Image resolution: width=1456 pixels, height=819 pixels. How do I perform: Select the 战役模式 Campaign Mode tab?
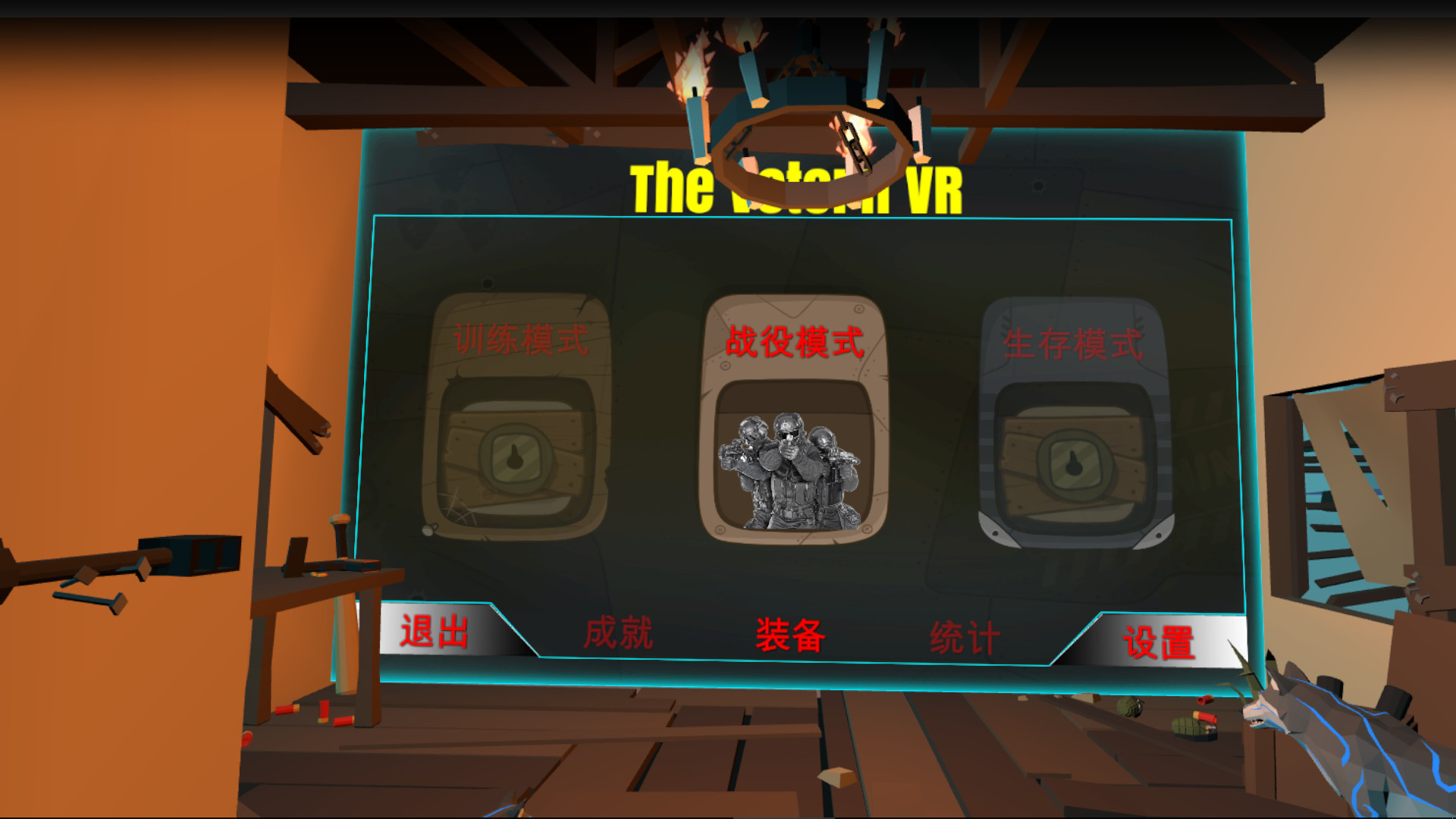click(x=794, y=343)
